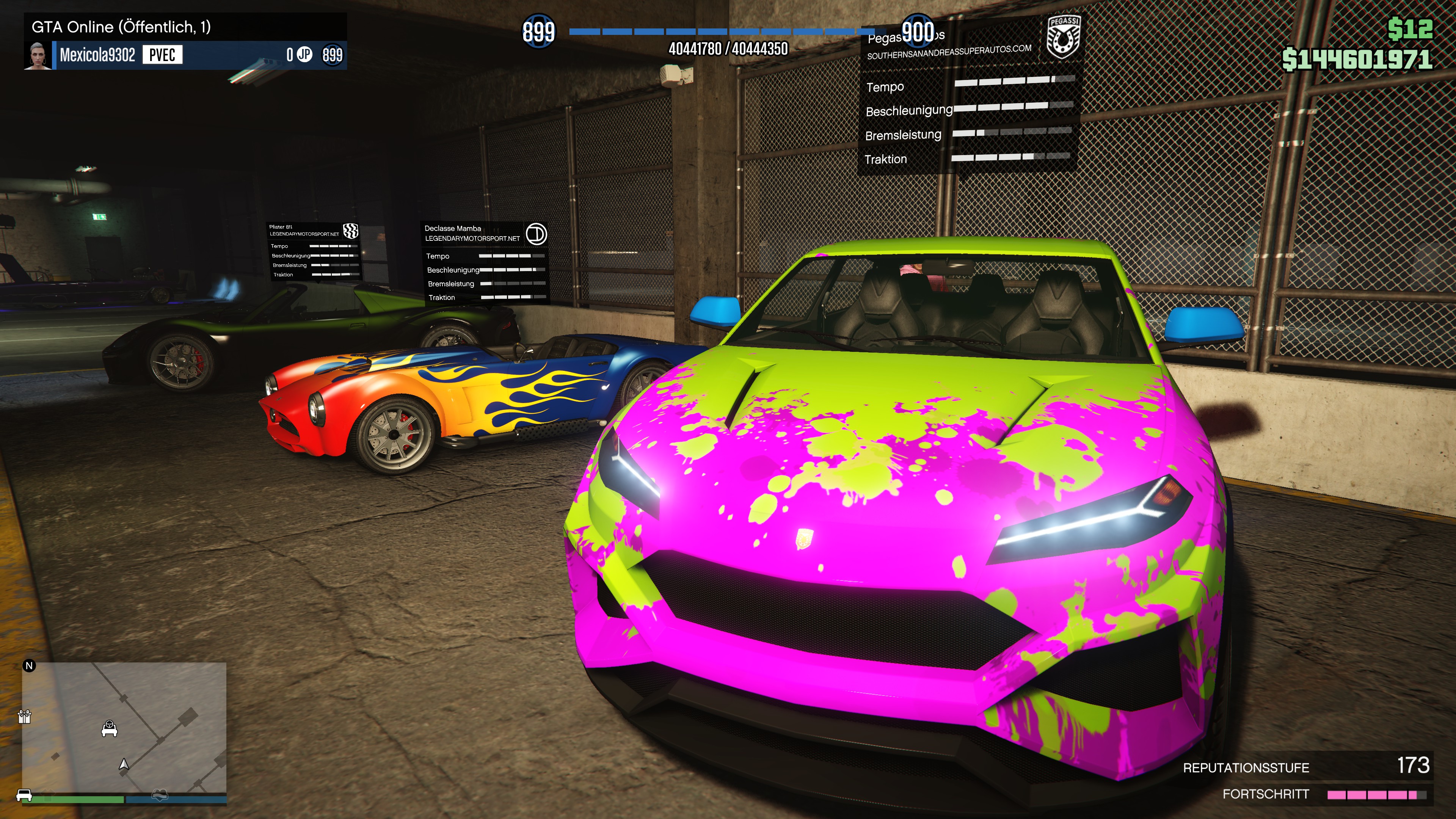Click the white player arrow on the minimap
The image size is (1456, 819).
(124, 765)
